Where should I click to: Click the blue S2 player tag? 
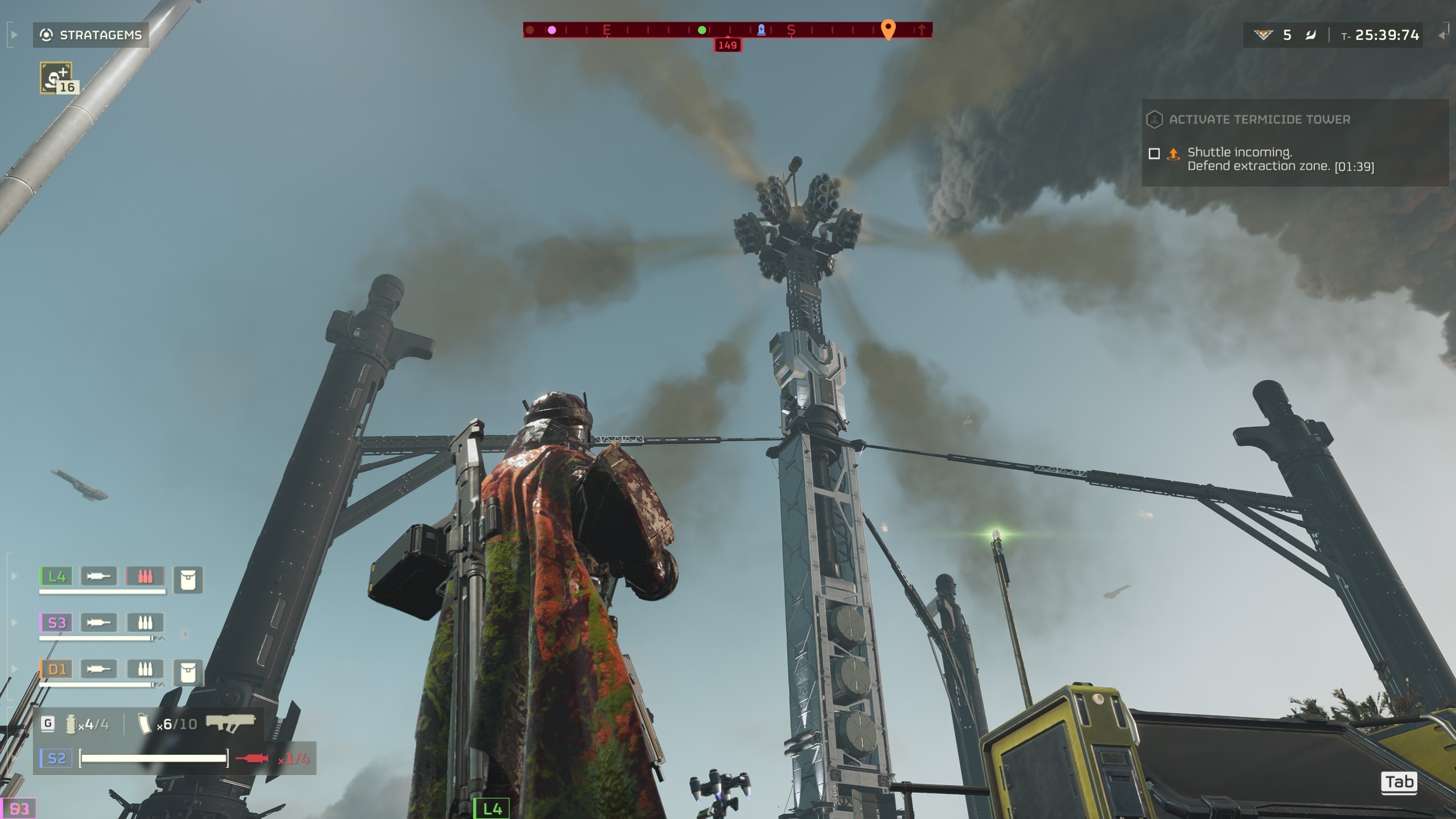tap(56, 758)
